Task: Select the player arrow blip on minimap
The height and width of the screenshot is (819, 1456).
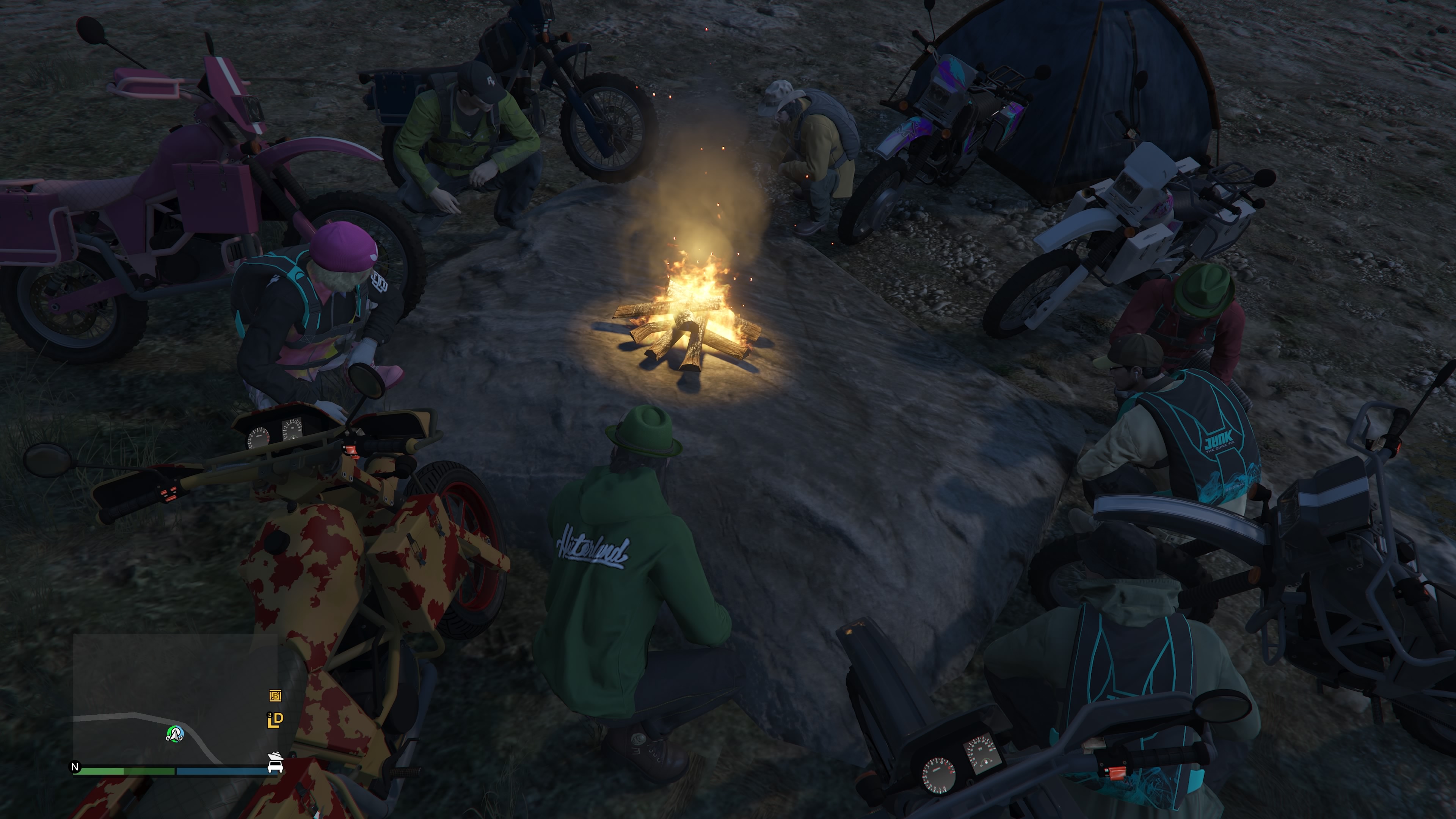Action: click(x=175, y=734)
